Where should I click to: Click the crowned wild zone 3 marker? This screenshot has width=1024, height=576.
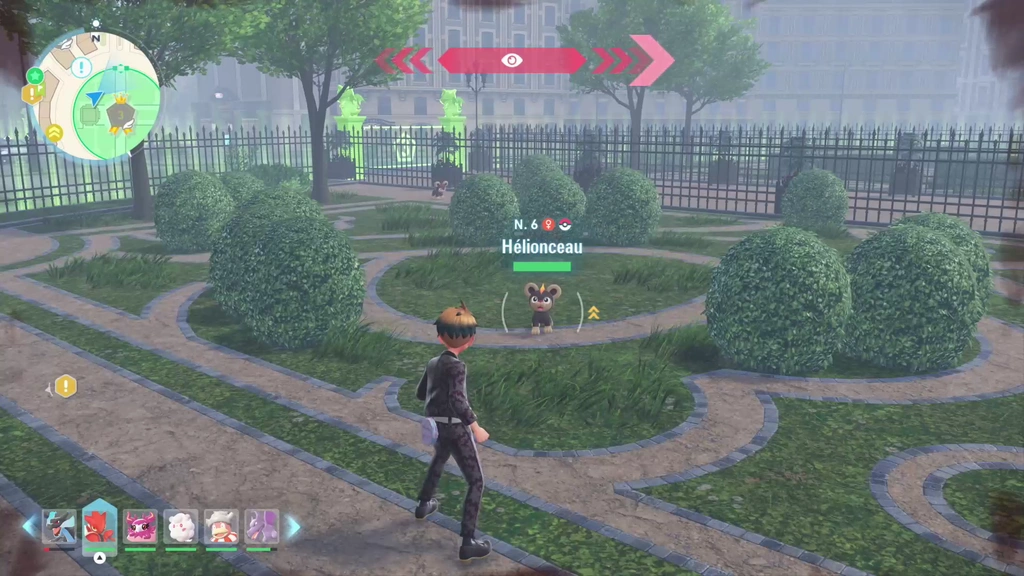click(x=121, y=114)
